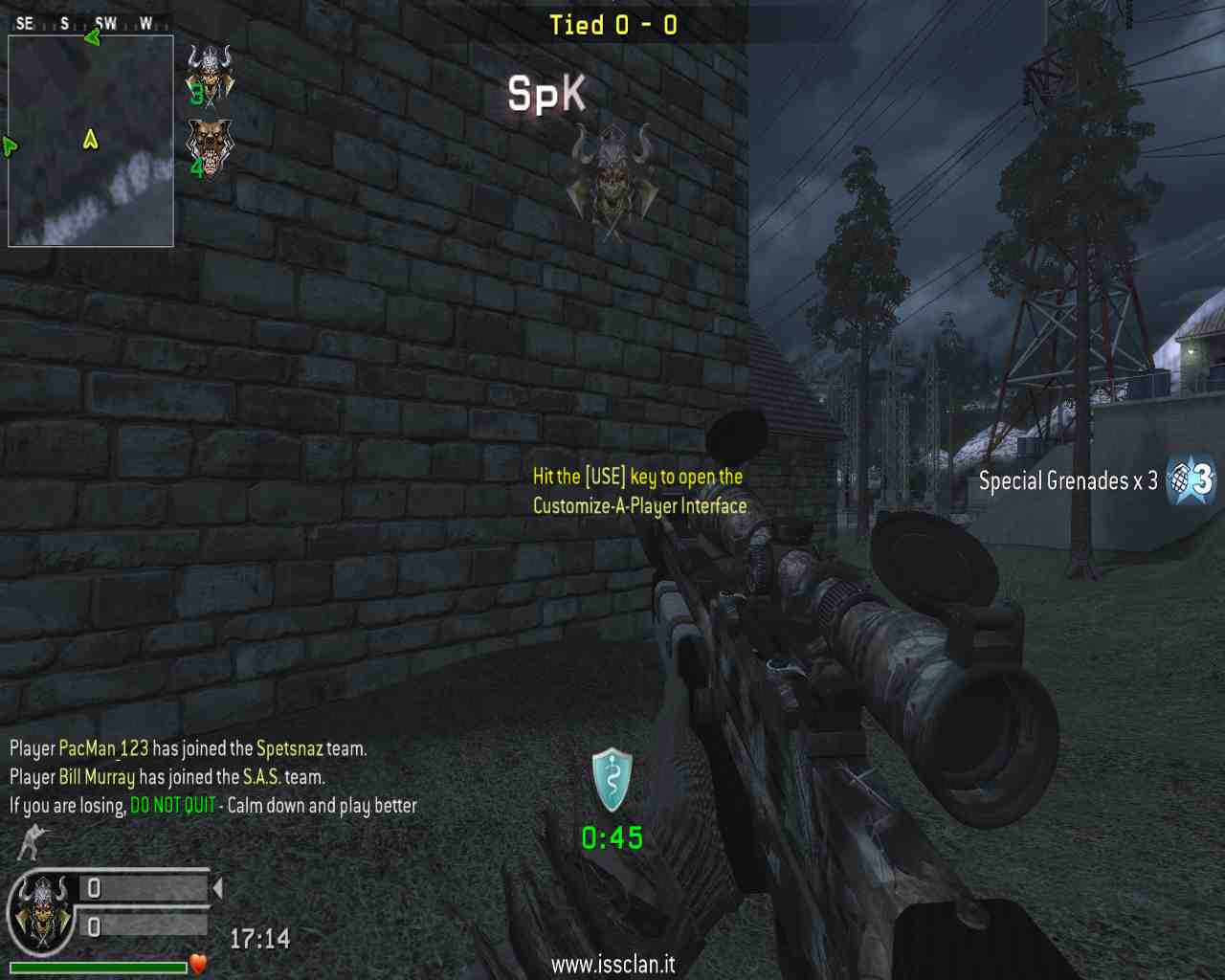Click the minimap in the corner

coord(91,141)
